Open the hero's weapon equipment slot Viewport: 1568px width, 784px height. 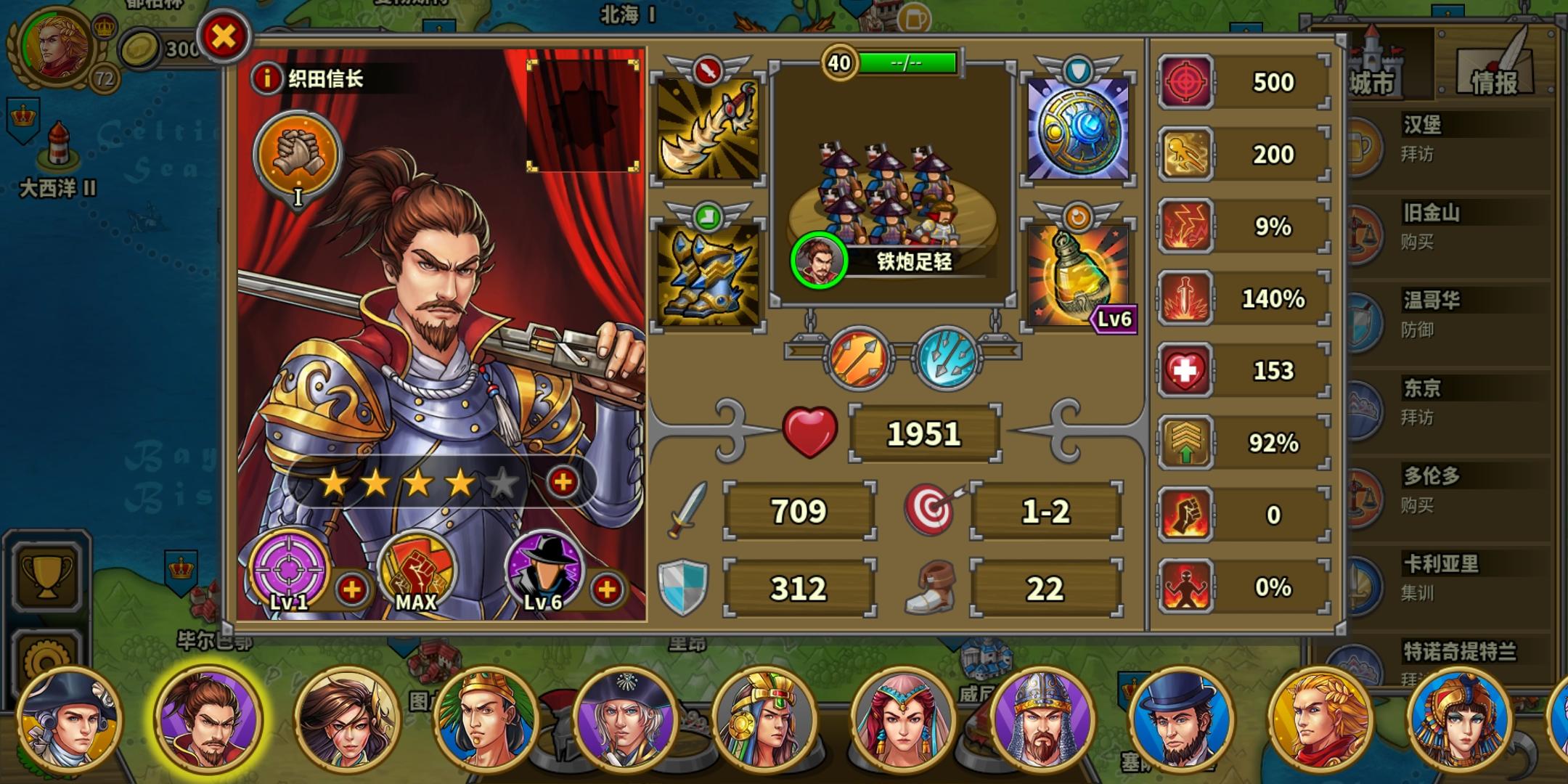[x=708, y=131]
